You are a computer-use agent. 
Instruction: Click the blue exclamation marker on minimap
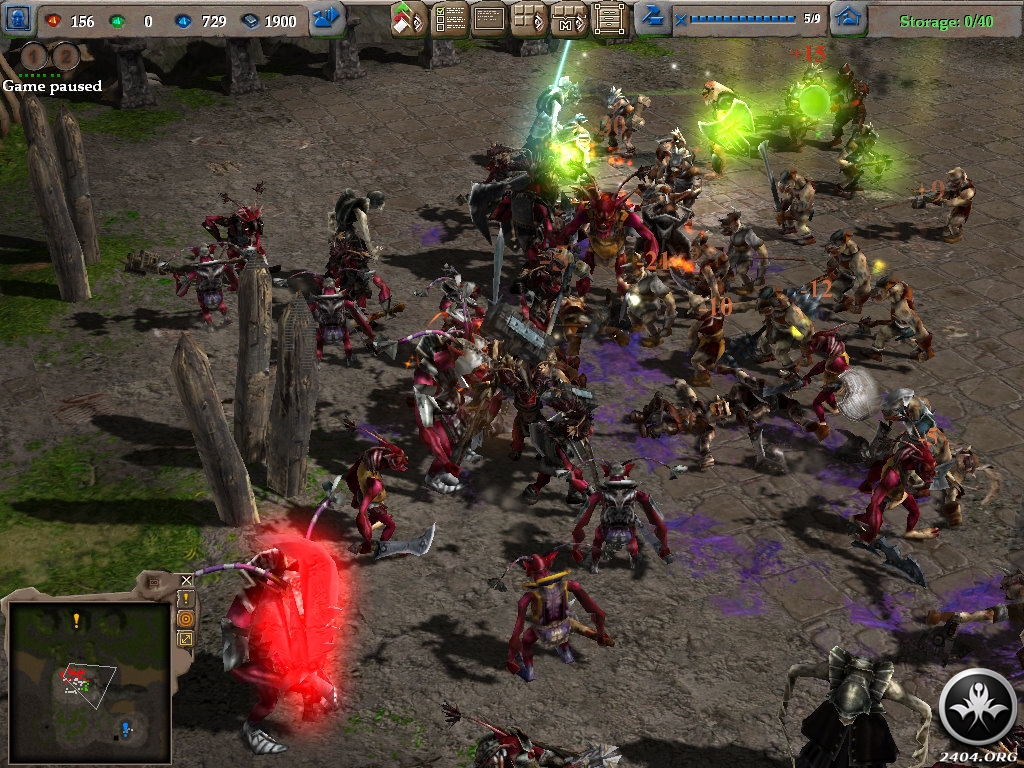[126, 727]
